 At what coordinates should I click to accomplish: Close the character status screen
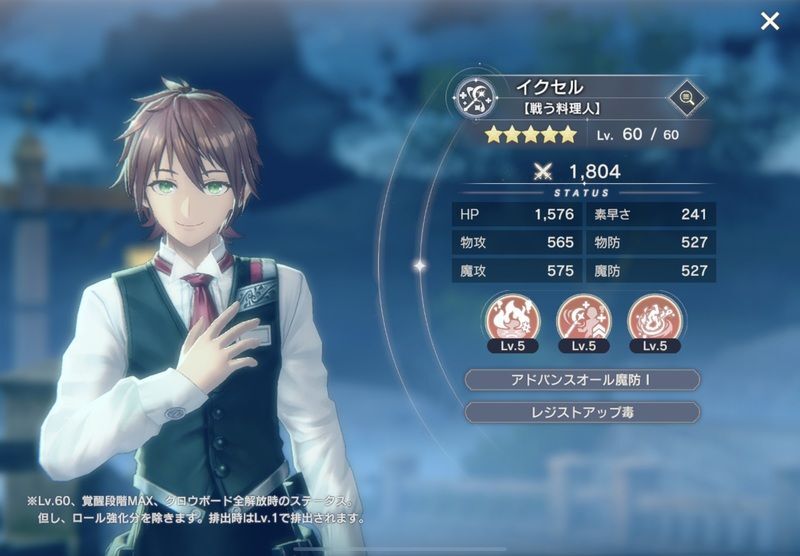769,21
